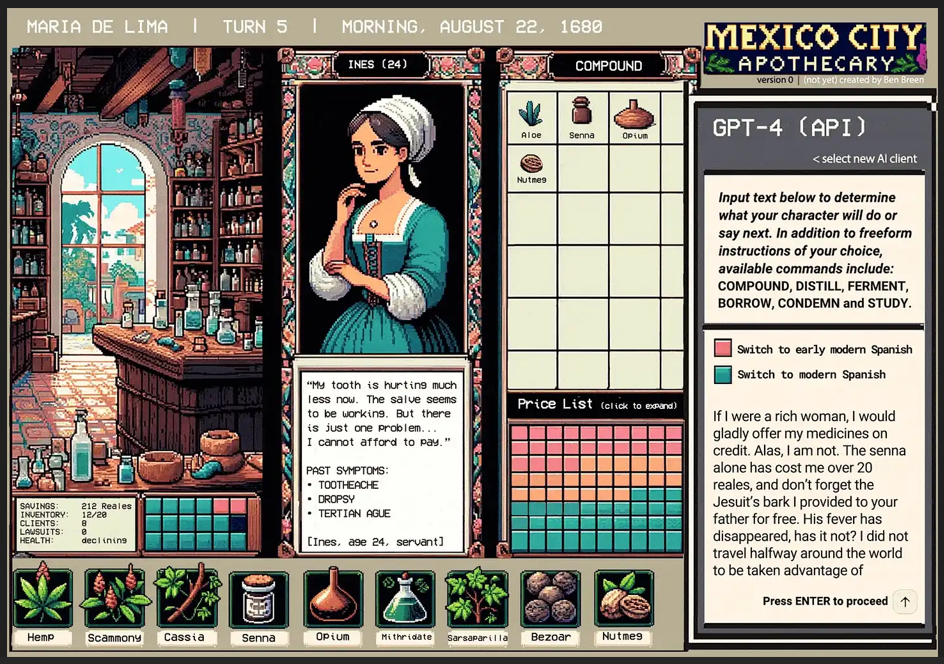Open the select new AI client option

pos(864,159)
